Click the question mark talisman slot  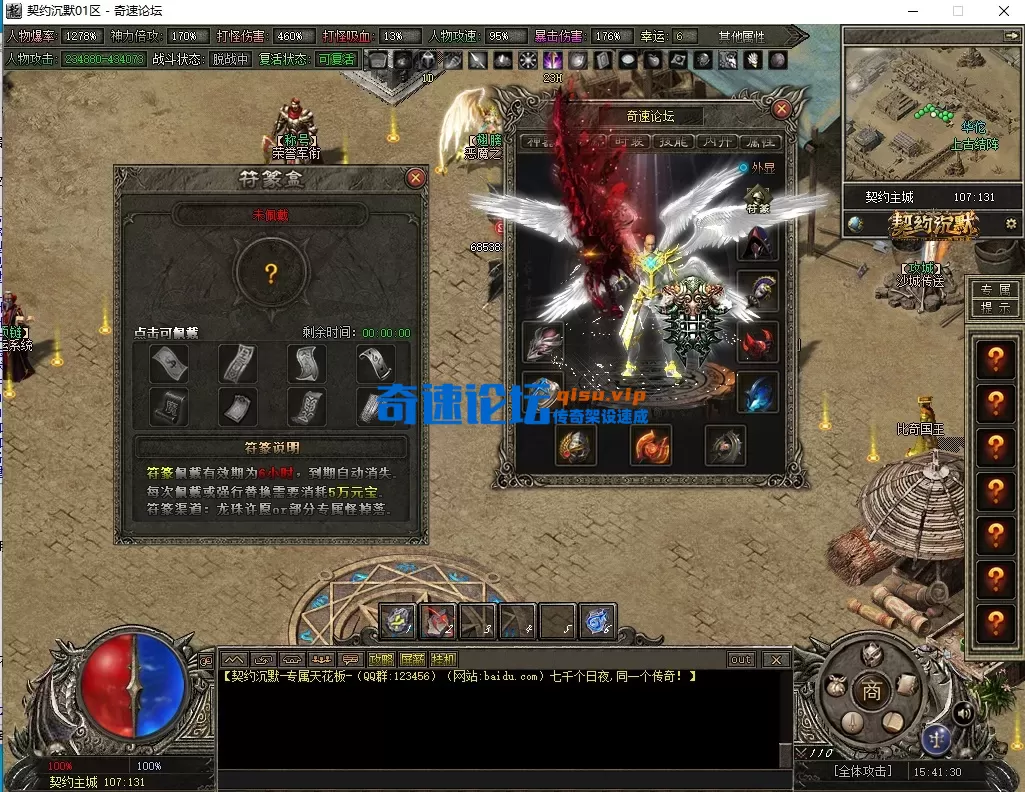270,274
